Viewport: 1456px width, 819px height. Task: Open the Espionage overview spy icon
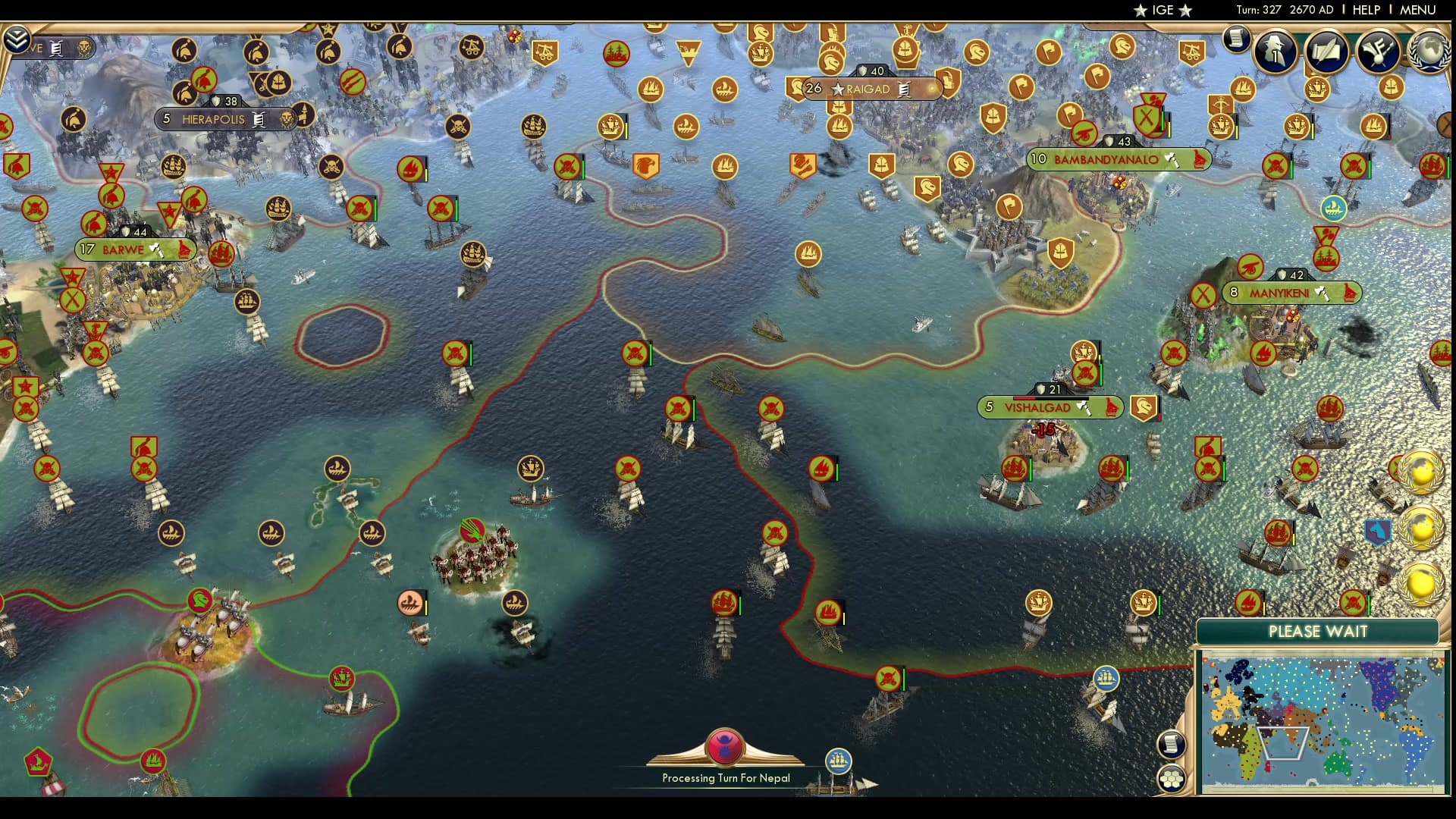(x=1275, y=51)
